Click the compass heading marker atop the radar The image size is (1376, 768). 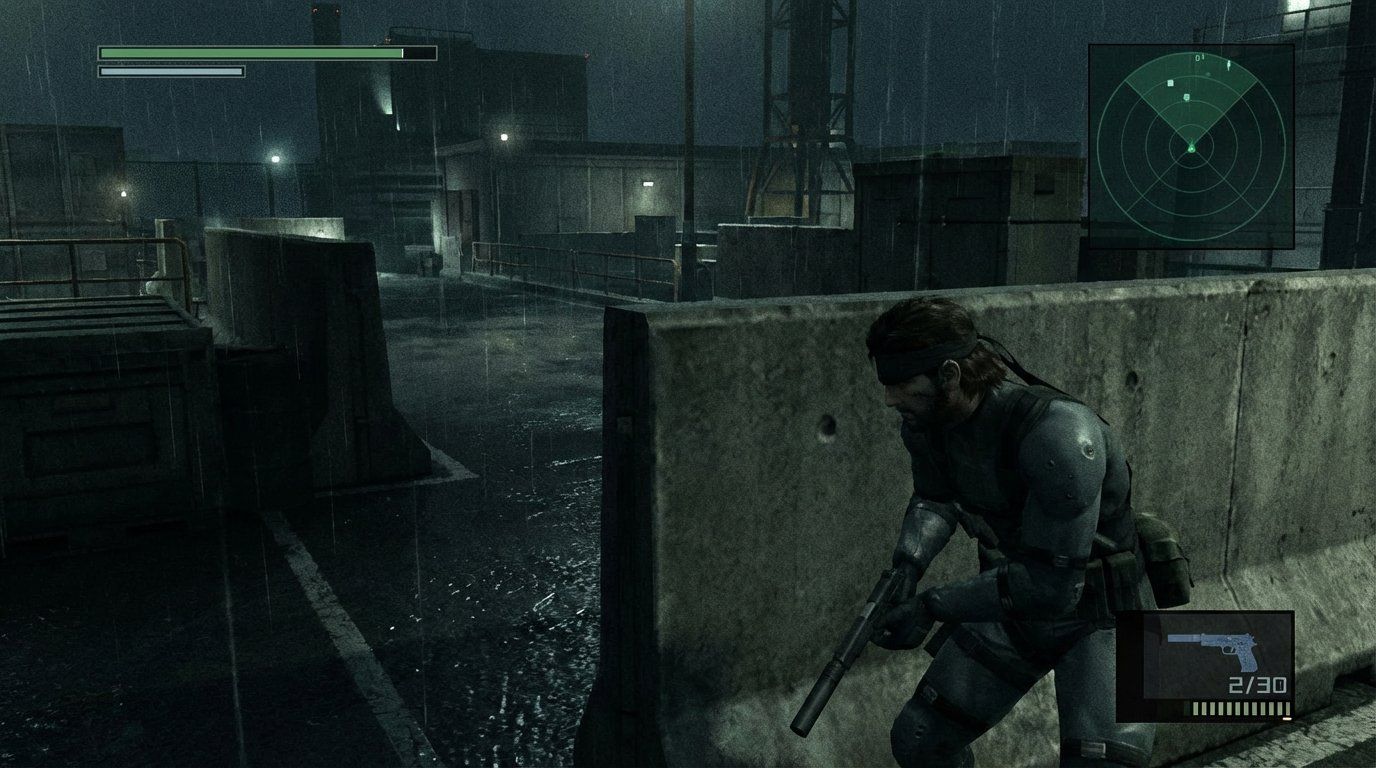(x=1200, y=57)
